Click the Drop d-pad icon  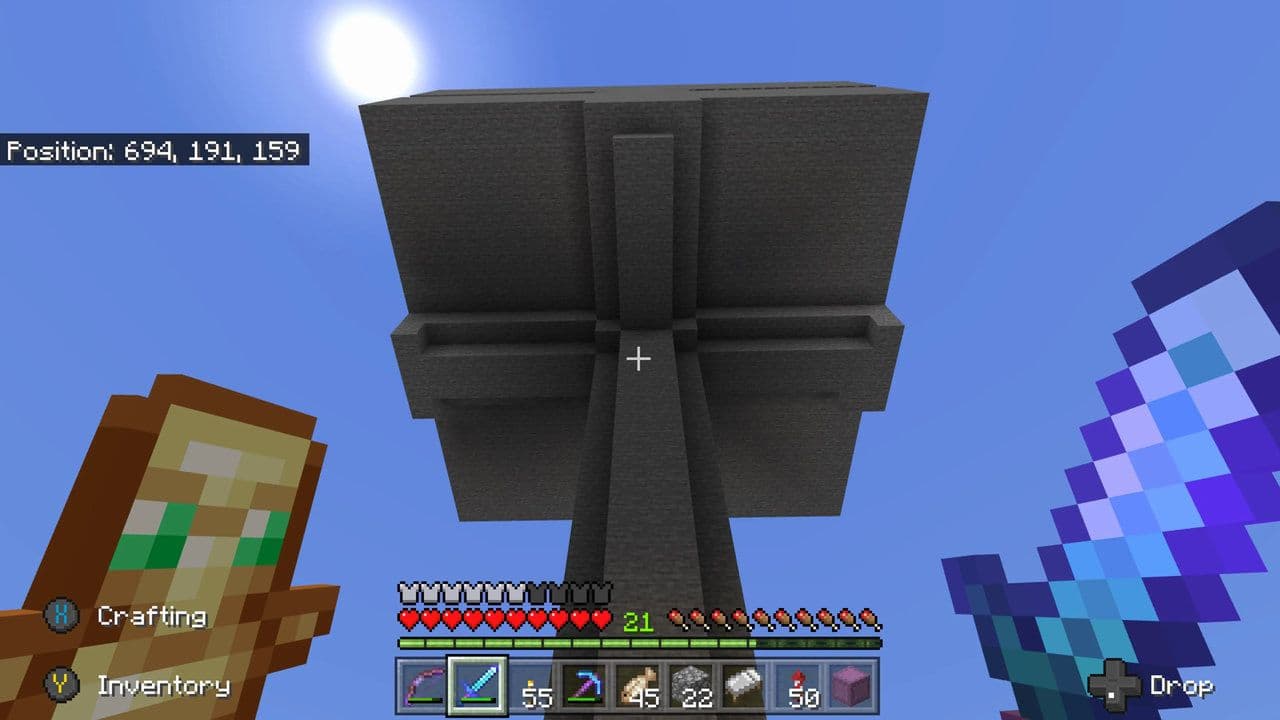[1113, 687]
